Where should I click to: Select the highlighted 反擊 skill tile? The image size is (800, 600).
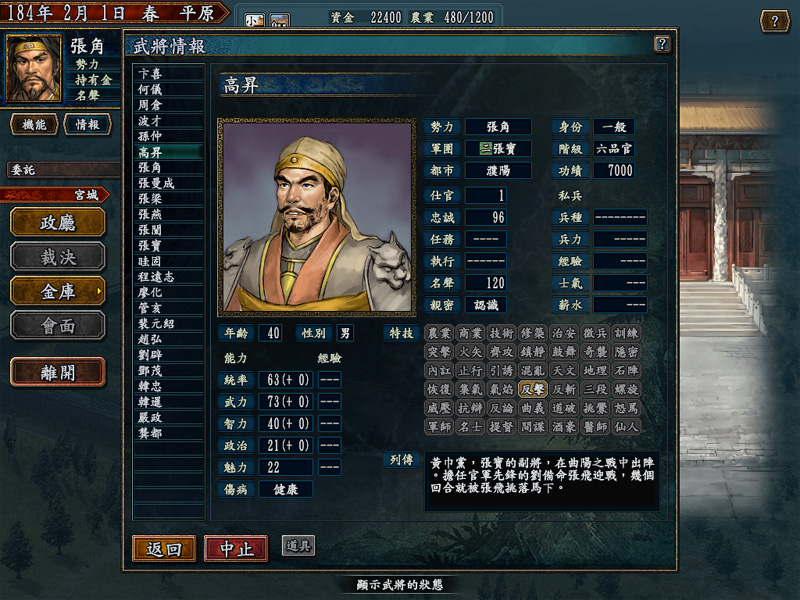point(531,389)
